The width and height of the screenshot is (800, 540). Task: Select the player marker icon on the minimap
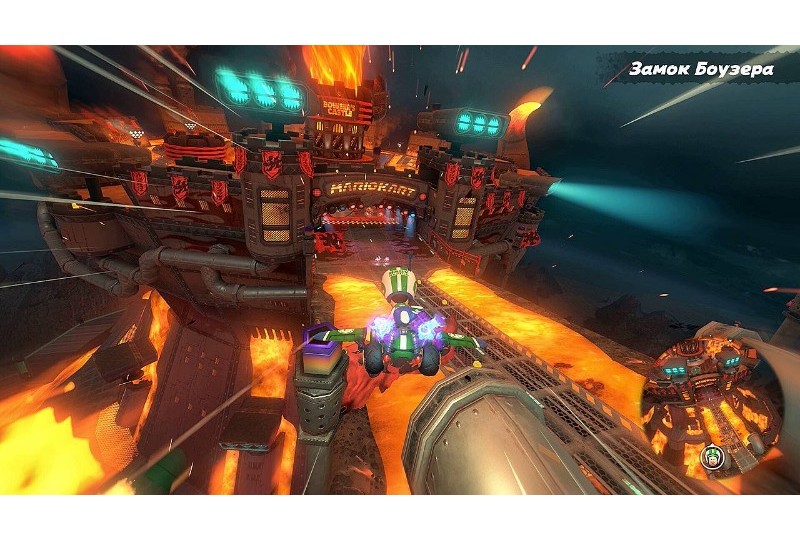713,457
